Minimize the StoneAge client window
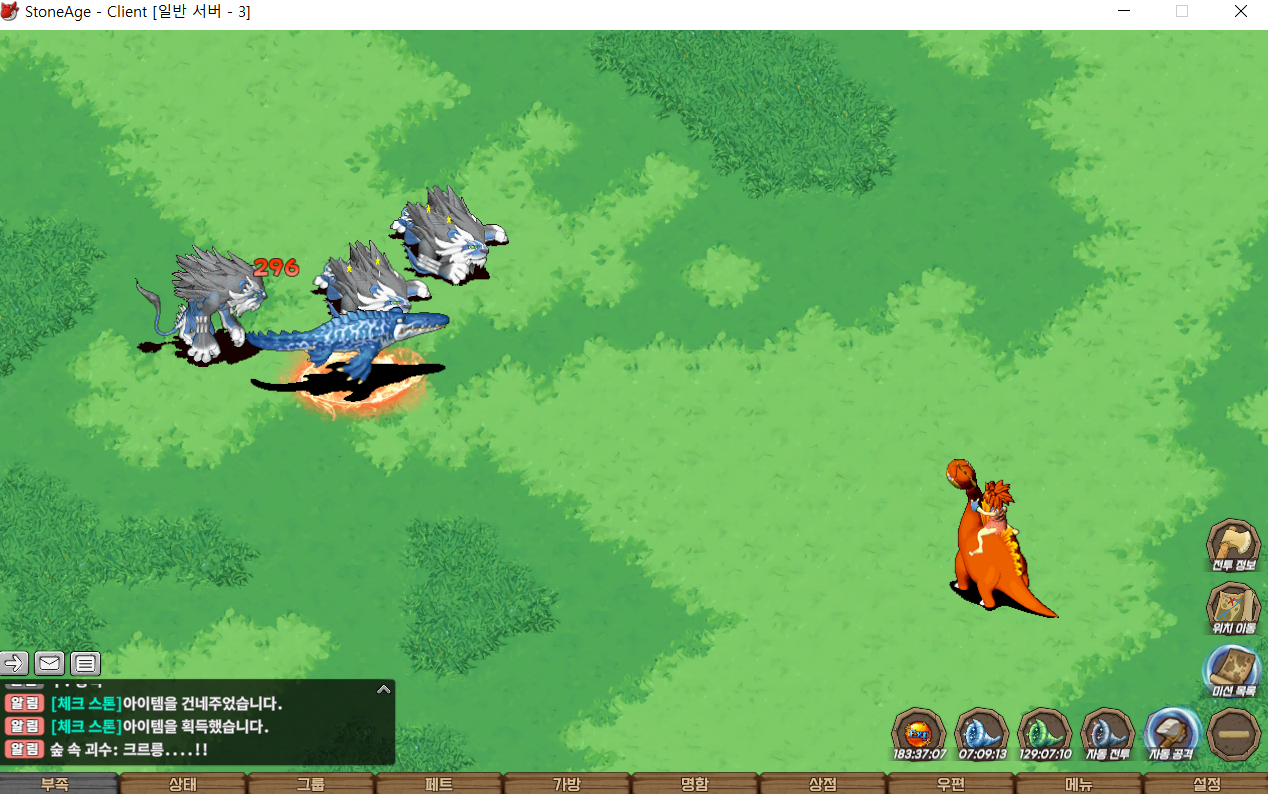 click(1124, 12)
